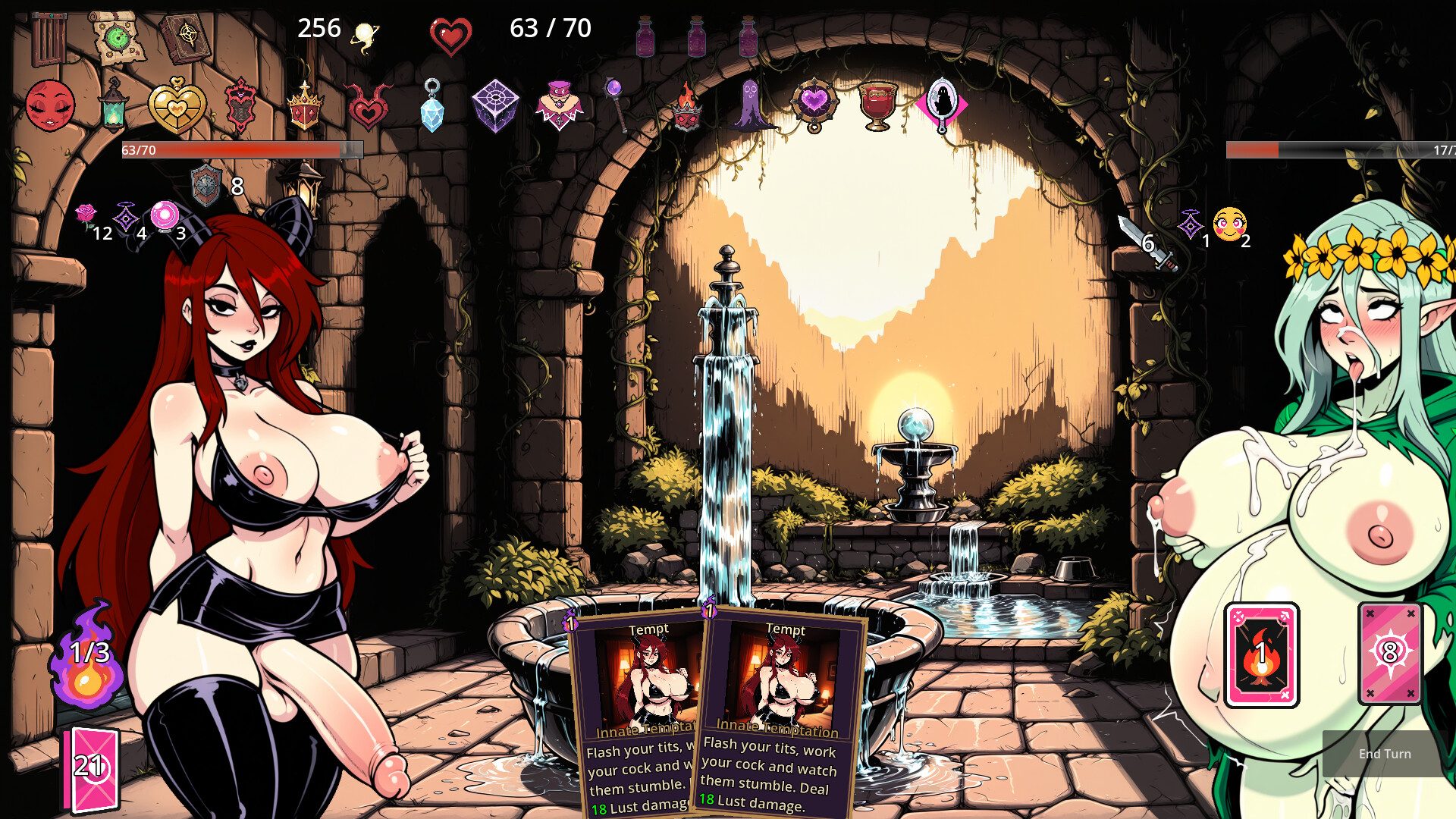Viewport: 1456px width, 819px height.
Task: Click the rose status icon showing 12
Action: [86, 214]
